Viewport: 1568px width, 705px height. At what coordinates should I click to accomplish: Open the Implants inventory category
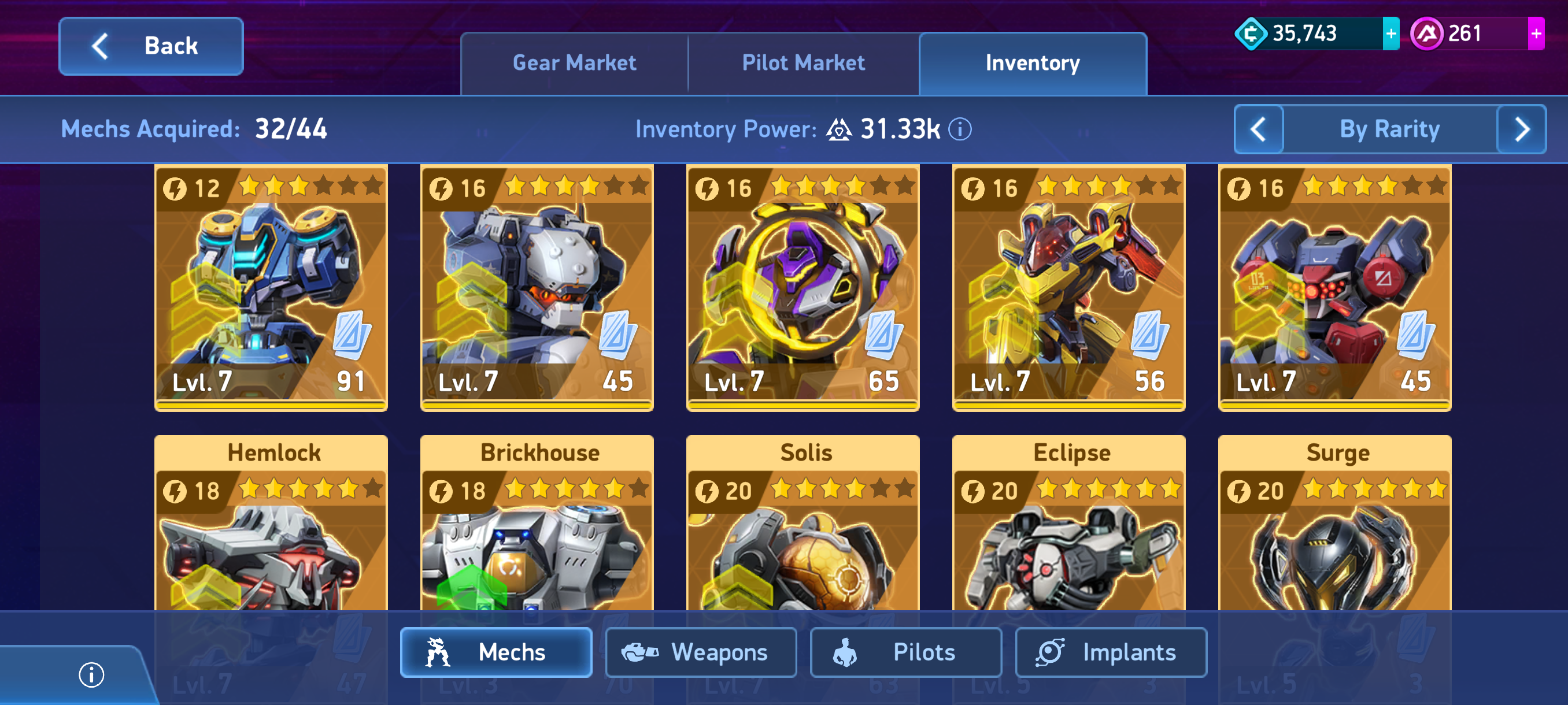coord(1110,652)
